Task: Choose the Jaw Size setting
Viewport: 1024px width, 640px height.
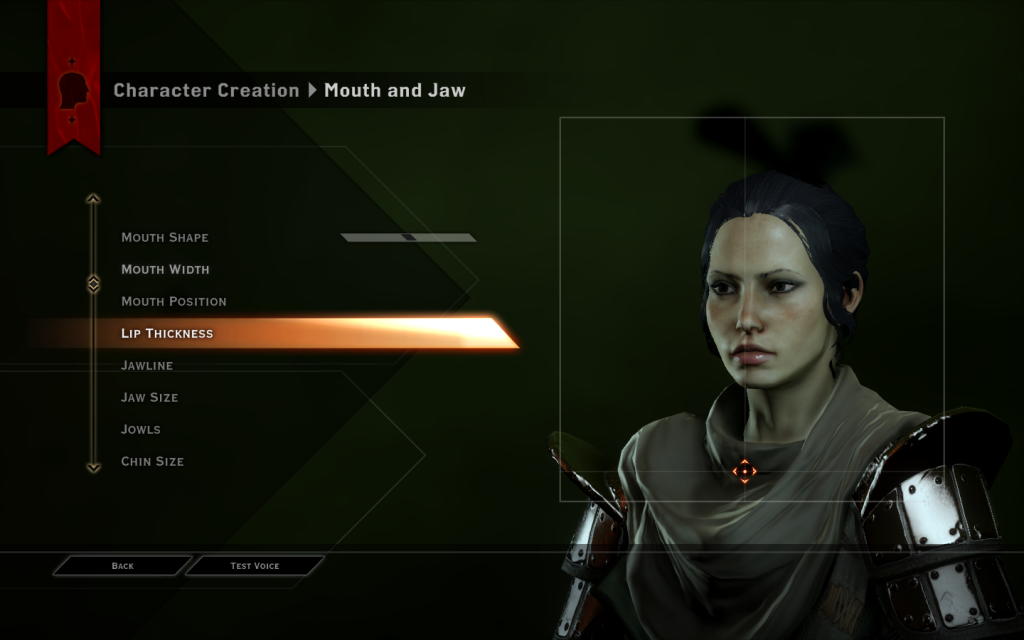Action: (150, 398)
